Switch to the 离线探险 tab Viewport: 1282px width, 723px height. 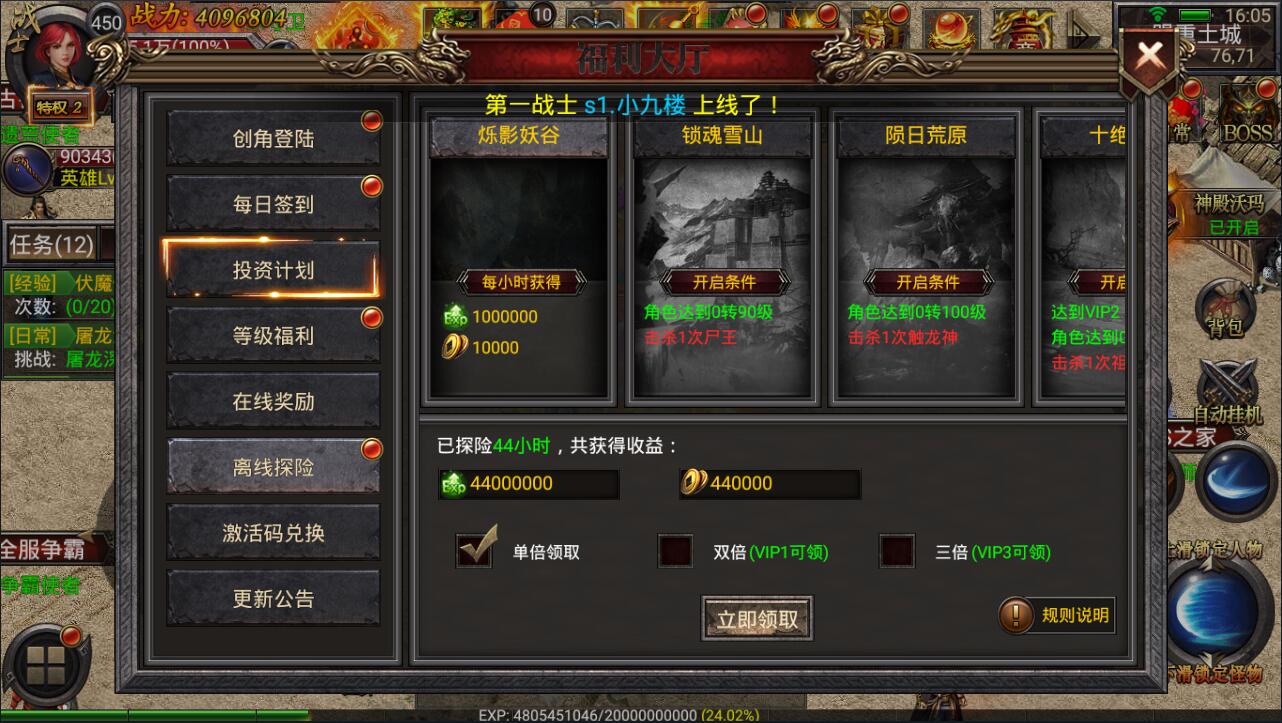click(272, 466)
